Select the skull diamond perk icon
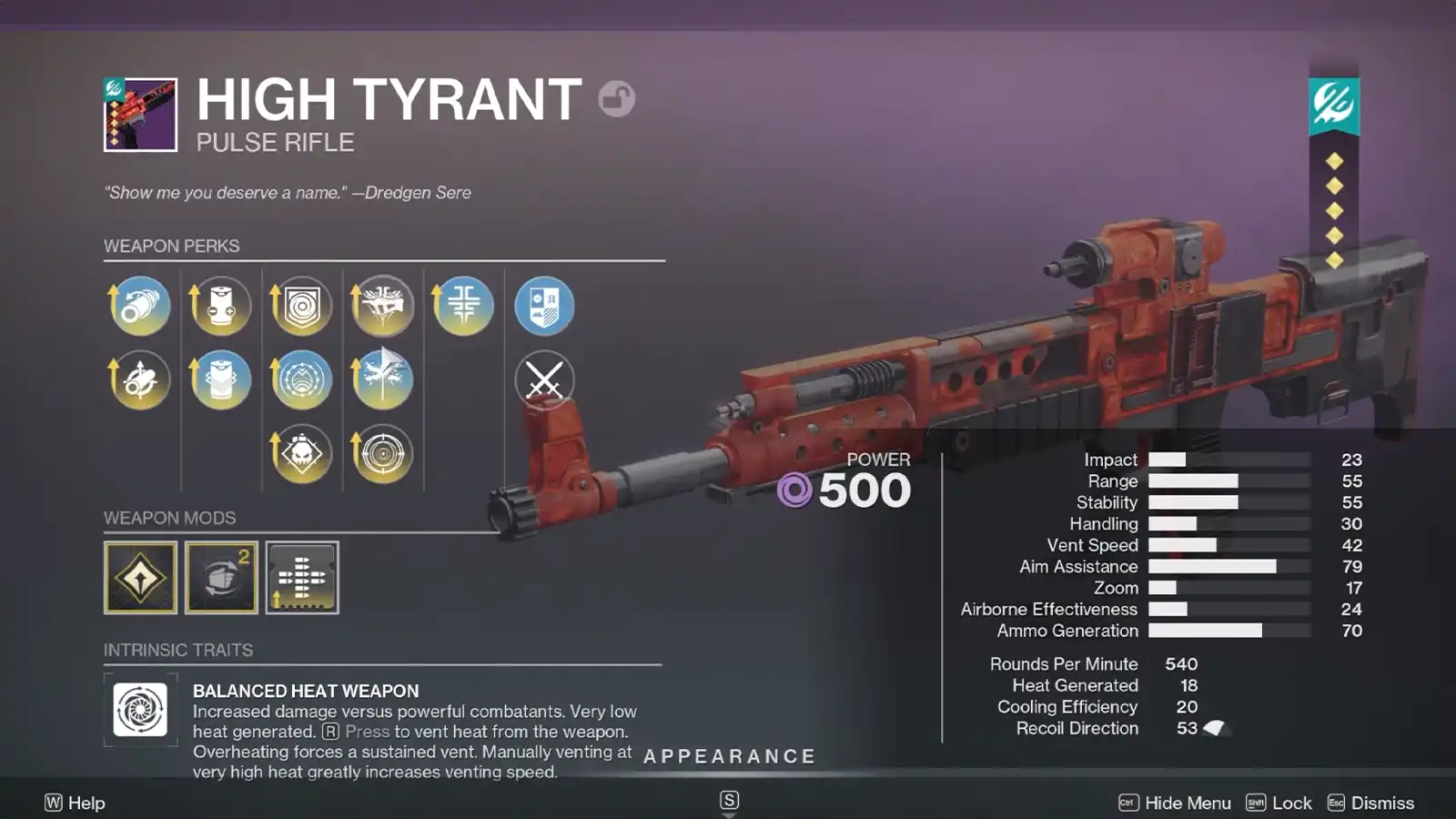This screenshot has height=819, width=1456. [301, 453]
